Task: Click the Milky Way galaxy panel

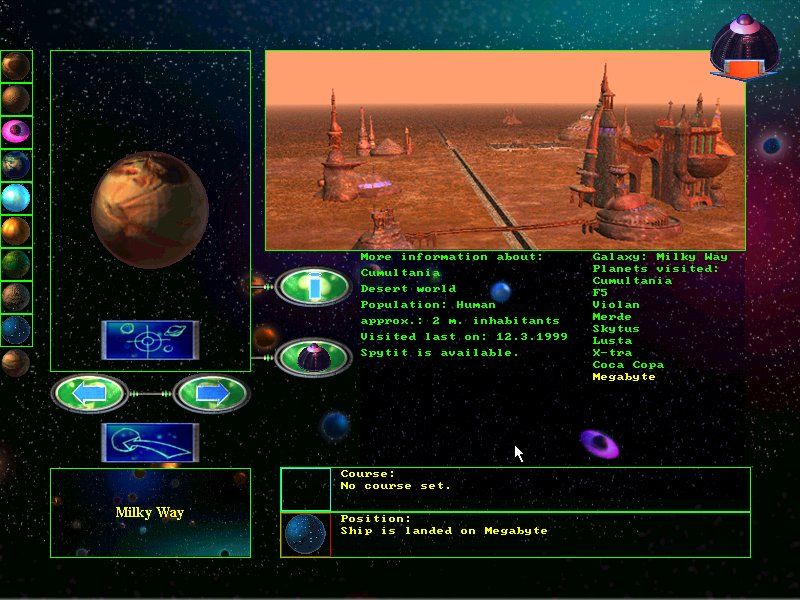Action: click(x=150, y=513)
